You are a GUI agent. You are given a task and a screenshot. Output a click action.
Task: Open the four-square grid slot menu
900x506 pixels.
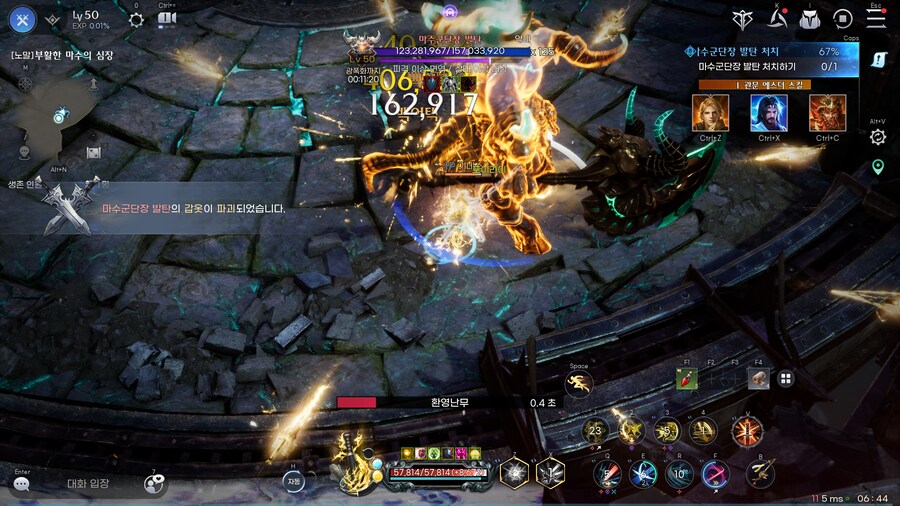click(786, 378)
